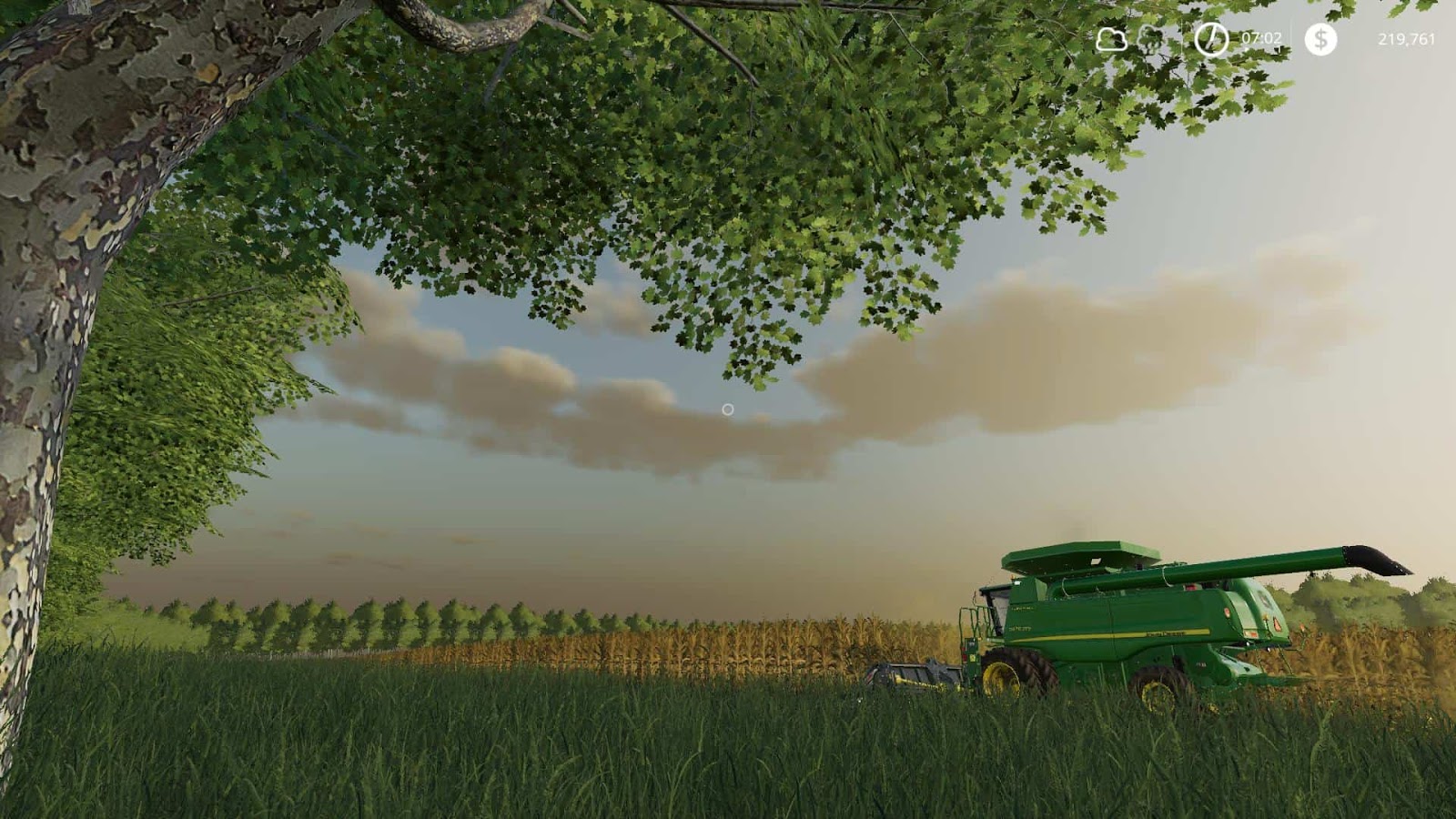
Task: Click the current weather cloud icon
Action: tap(1112, 39)
